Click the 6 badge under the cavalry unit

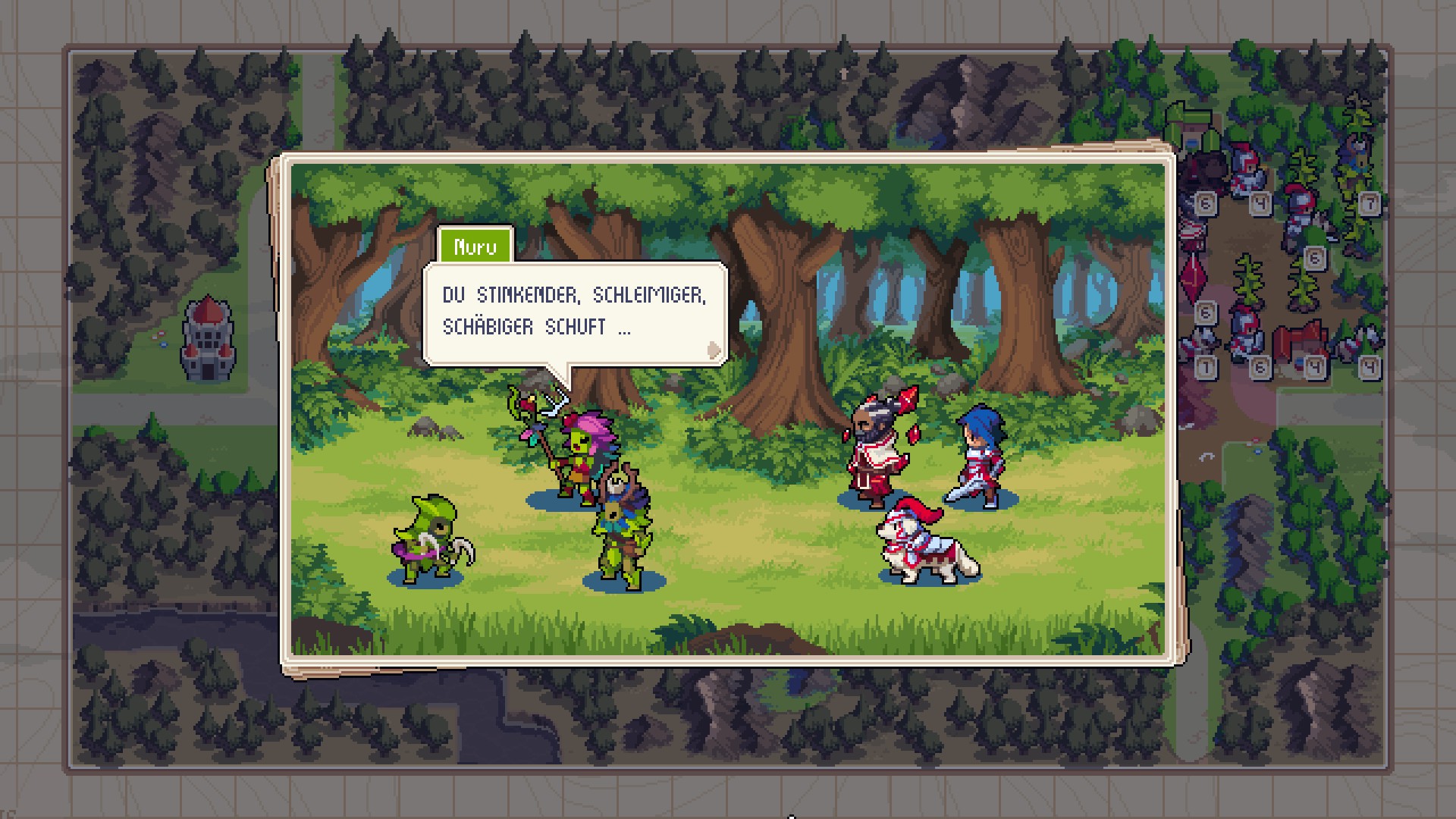point(1313,256)
